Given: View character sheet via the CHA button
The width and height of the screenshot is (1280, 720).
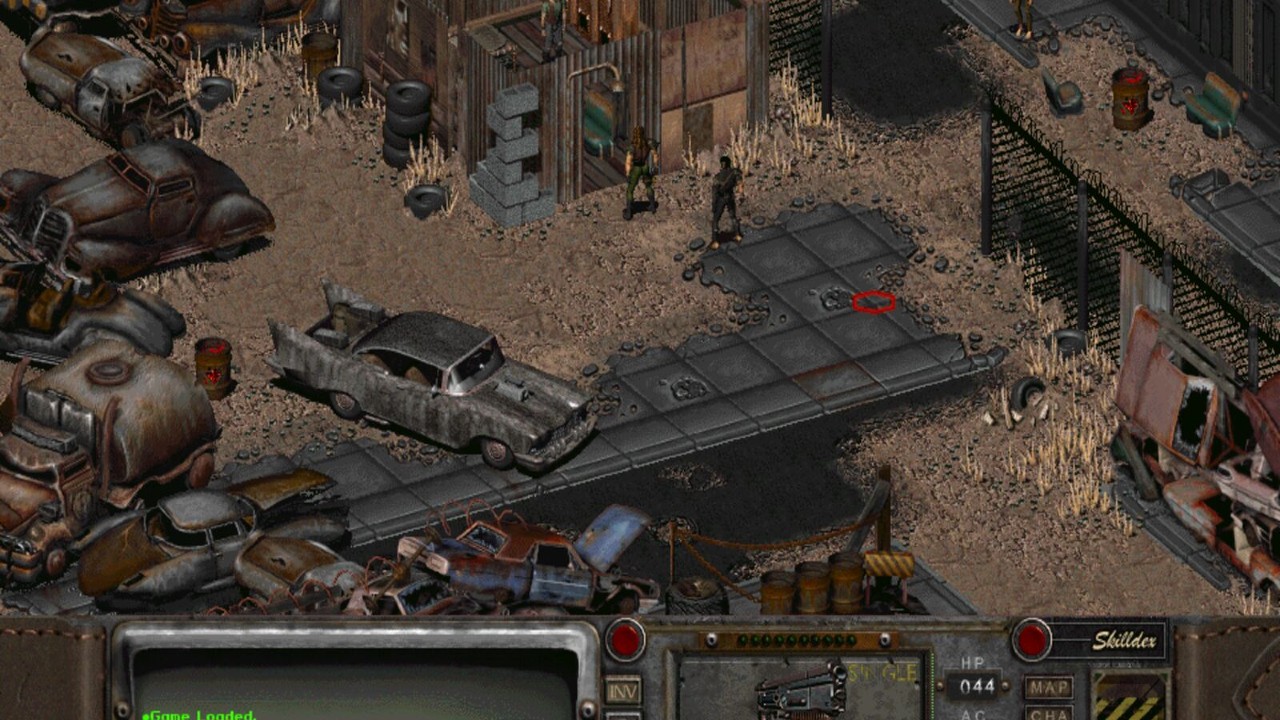Looking at the screenshot, I should pos(1049,715).
